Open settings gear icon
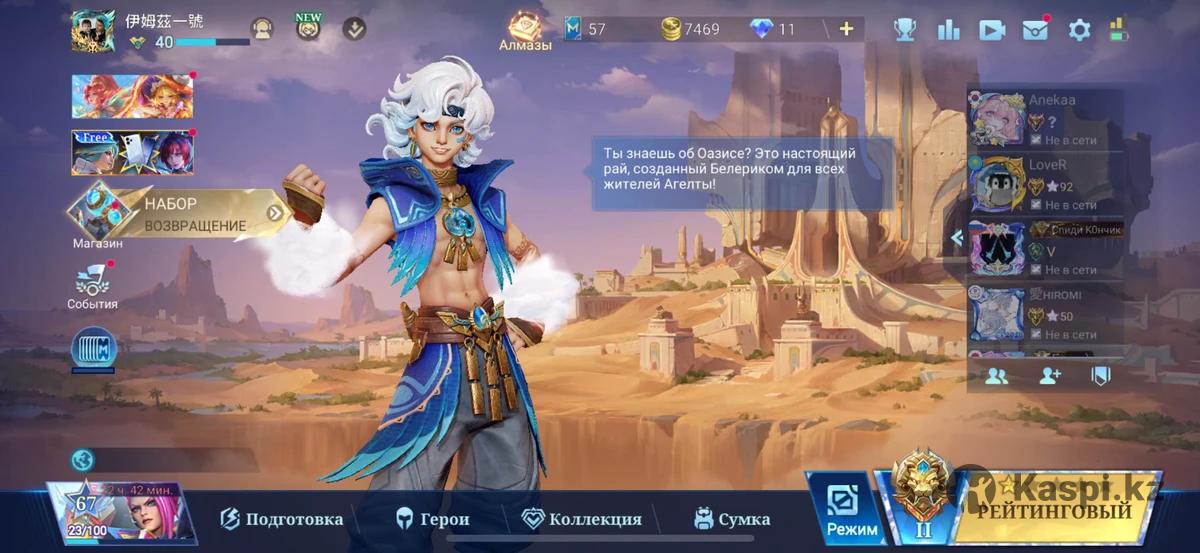The height and width of the screenshot is (553, 1200). (x=1079, y=30)
